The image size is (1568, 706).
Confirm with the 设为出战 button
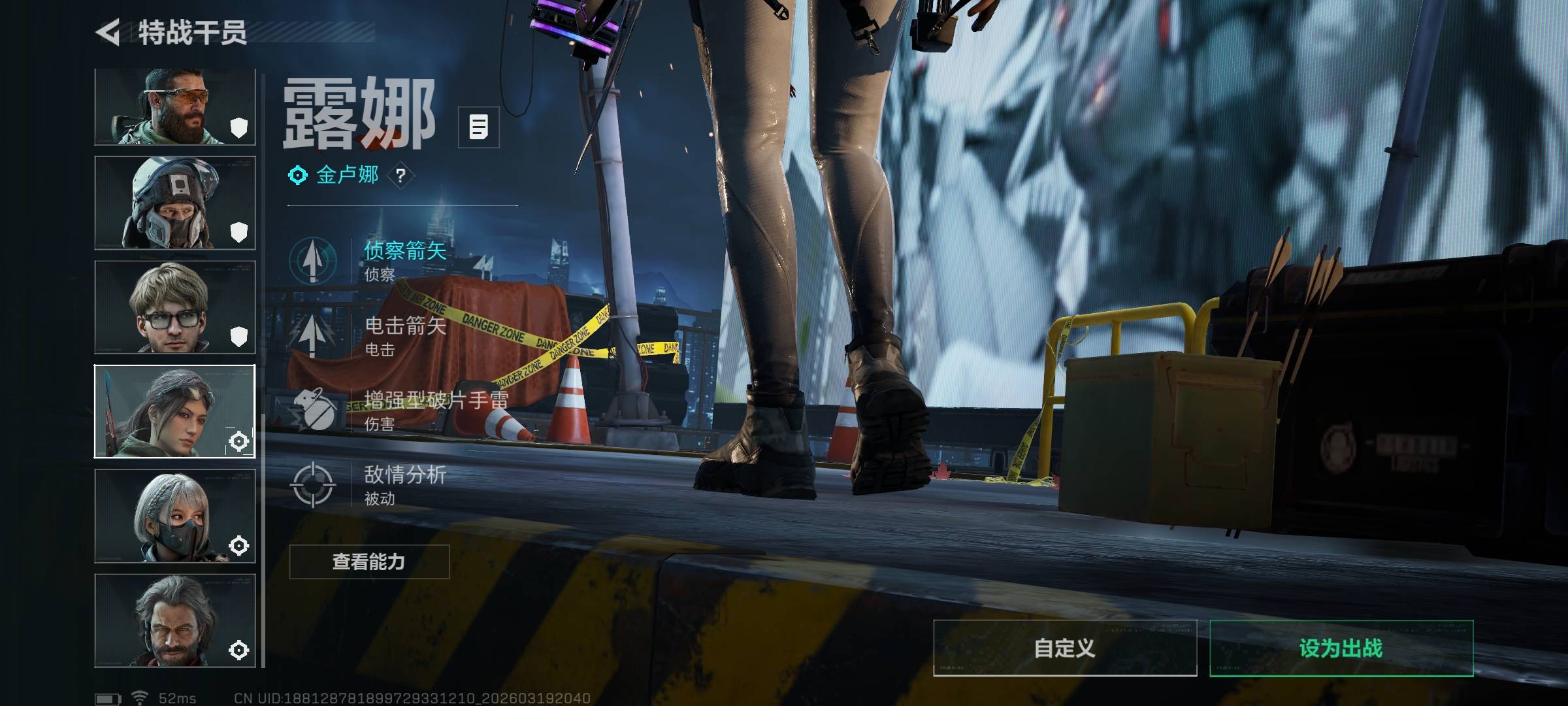1341,648
